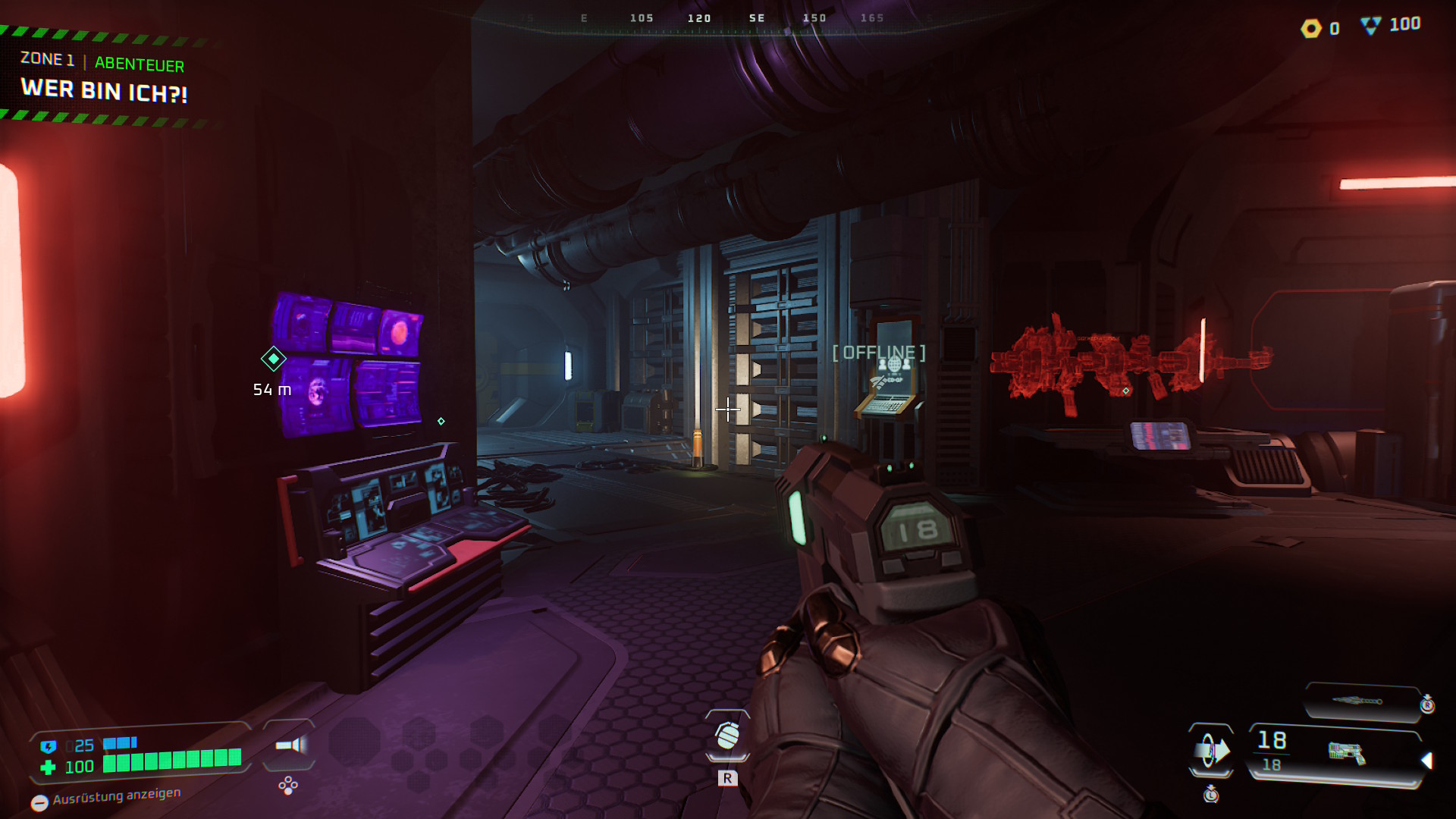Click the gold hex nut currency icon
This screenshot has width=1456, height=819.
coord(1311,29)
